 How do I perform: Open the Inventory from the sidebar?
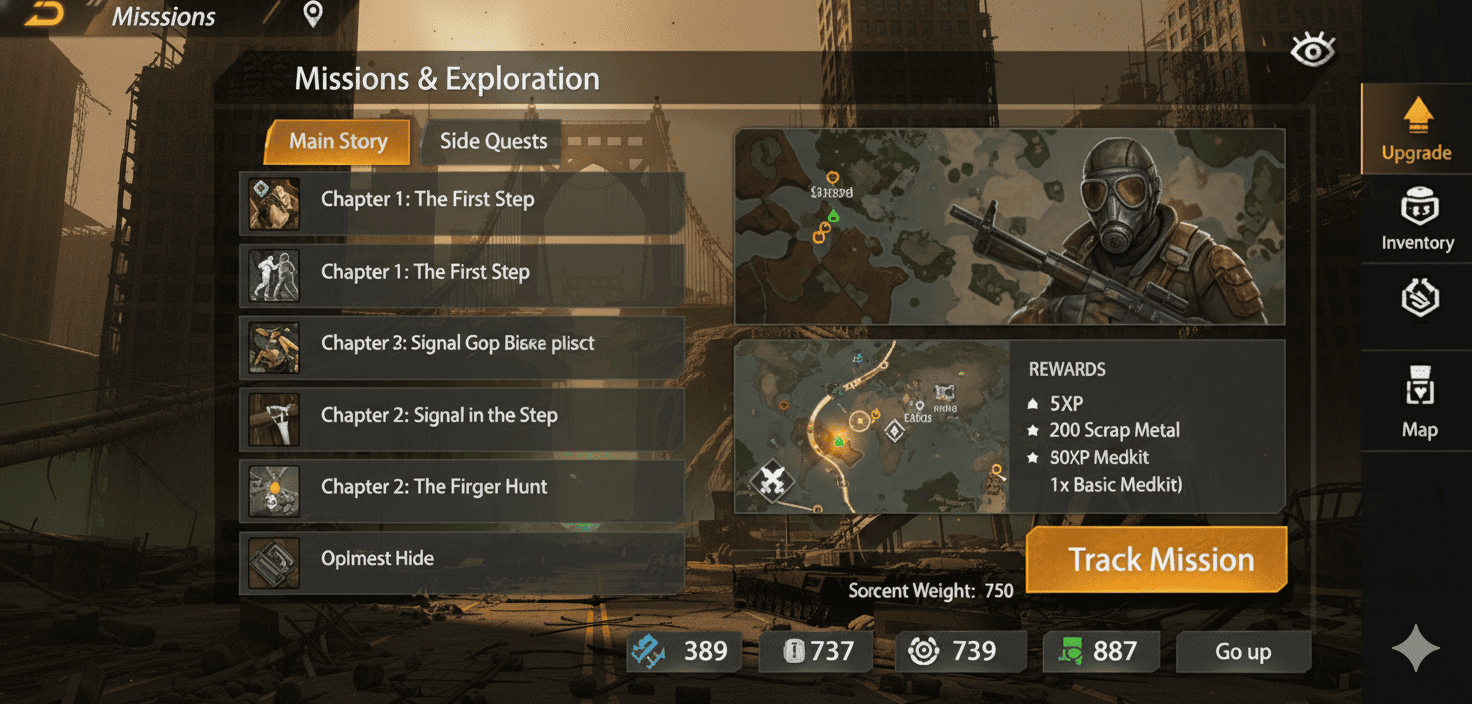[x=1417, y=220]
